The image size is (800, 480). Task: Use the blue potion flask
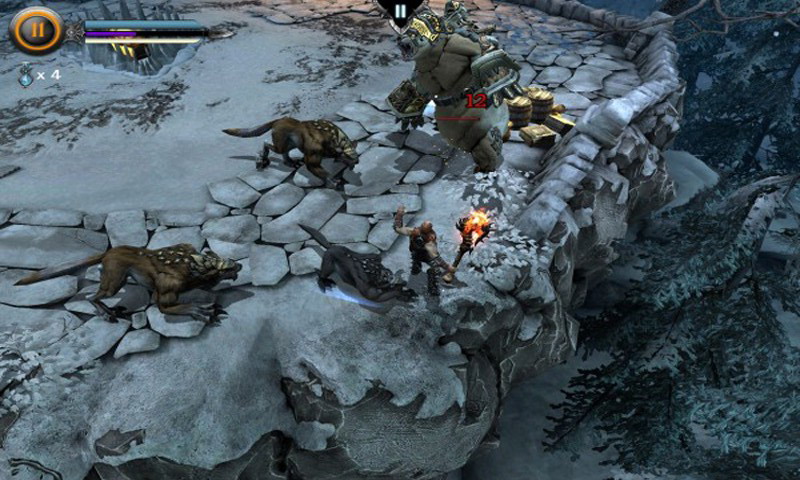tap(25, 74)
